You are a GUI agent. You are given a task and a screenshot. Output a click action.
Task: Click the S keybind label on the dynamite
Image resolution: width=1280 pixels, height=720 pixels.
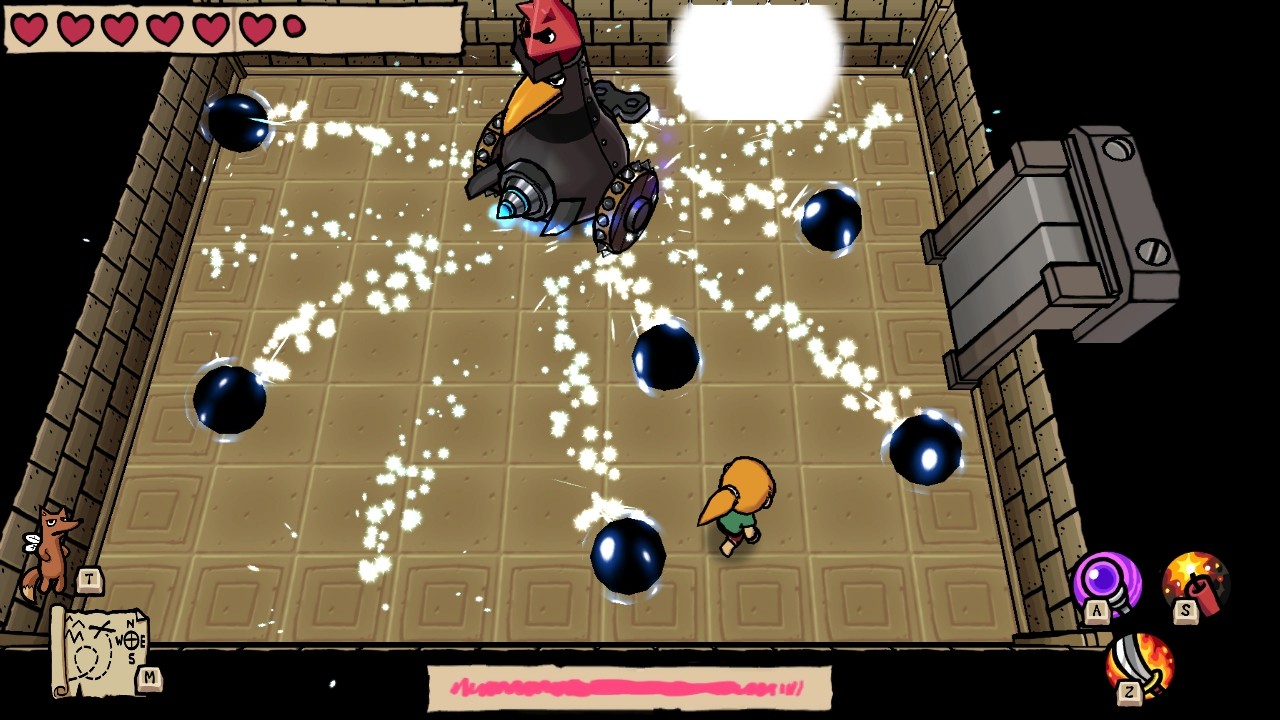[x=1184, y=611]
